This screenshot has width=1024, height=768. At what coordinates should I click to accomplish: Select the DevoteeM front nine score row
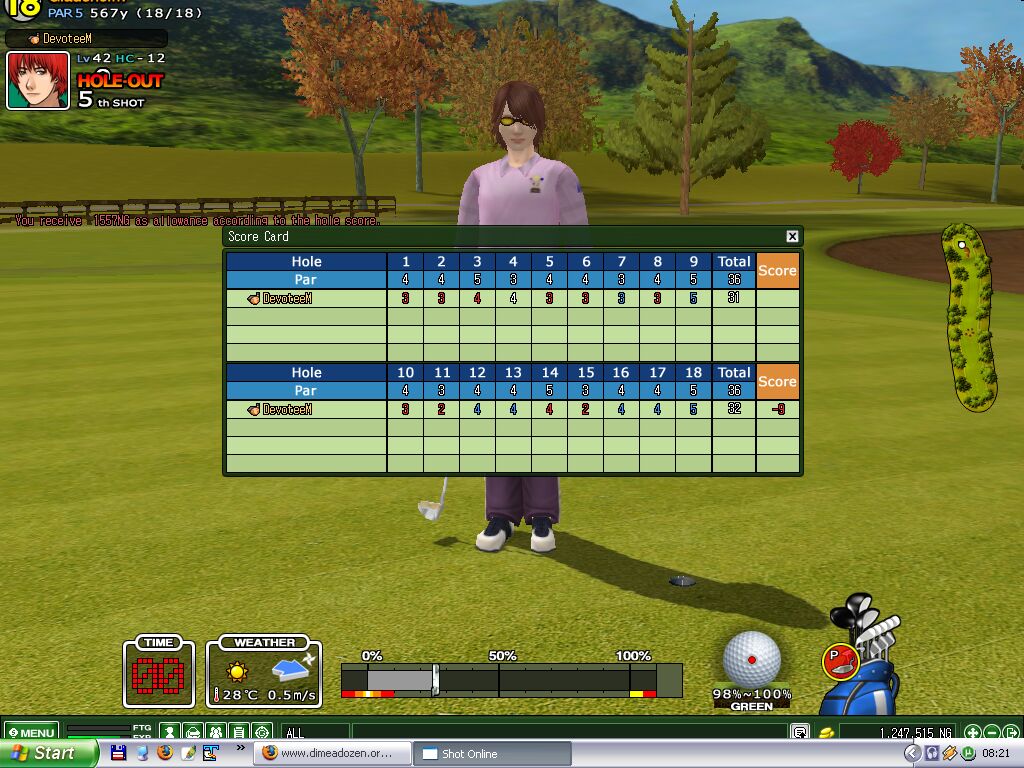tap(512, 298)
